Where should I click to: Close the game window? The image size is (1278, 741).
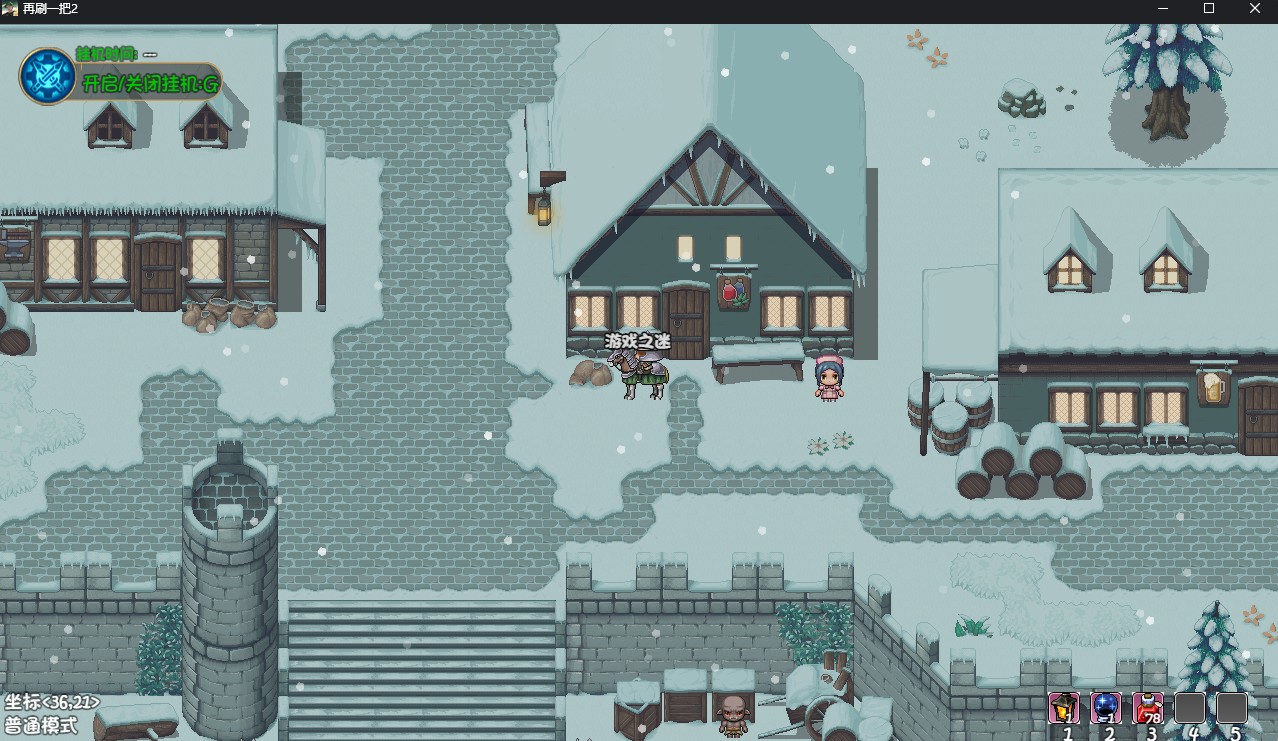pos(1255,9)
